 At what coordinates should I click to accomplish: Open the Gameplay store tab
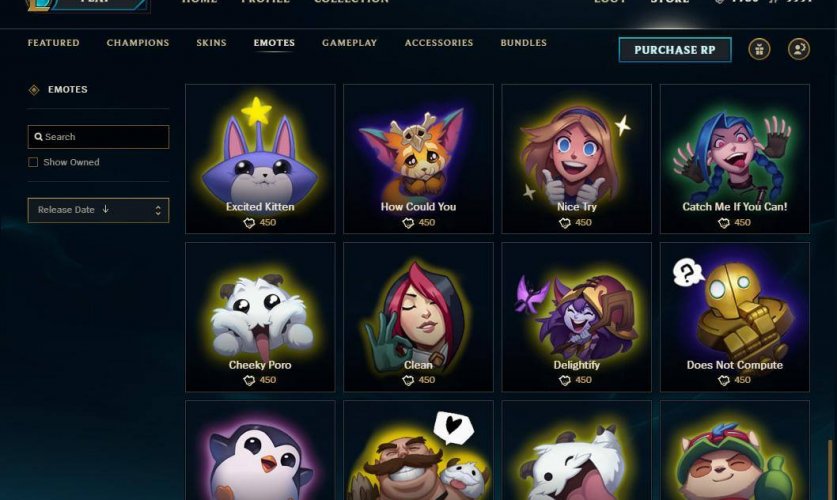pyautogui.click(x=349, y=43)
